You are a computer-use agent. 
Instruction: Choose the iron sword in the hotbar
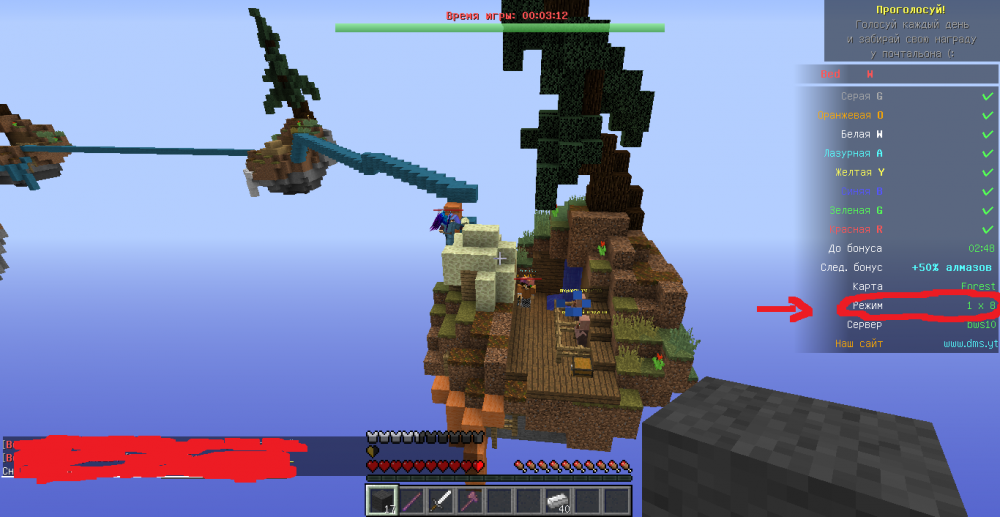coord(440,500)
